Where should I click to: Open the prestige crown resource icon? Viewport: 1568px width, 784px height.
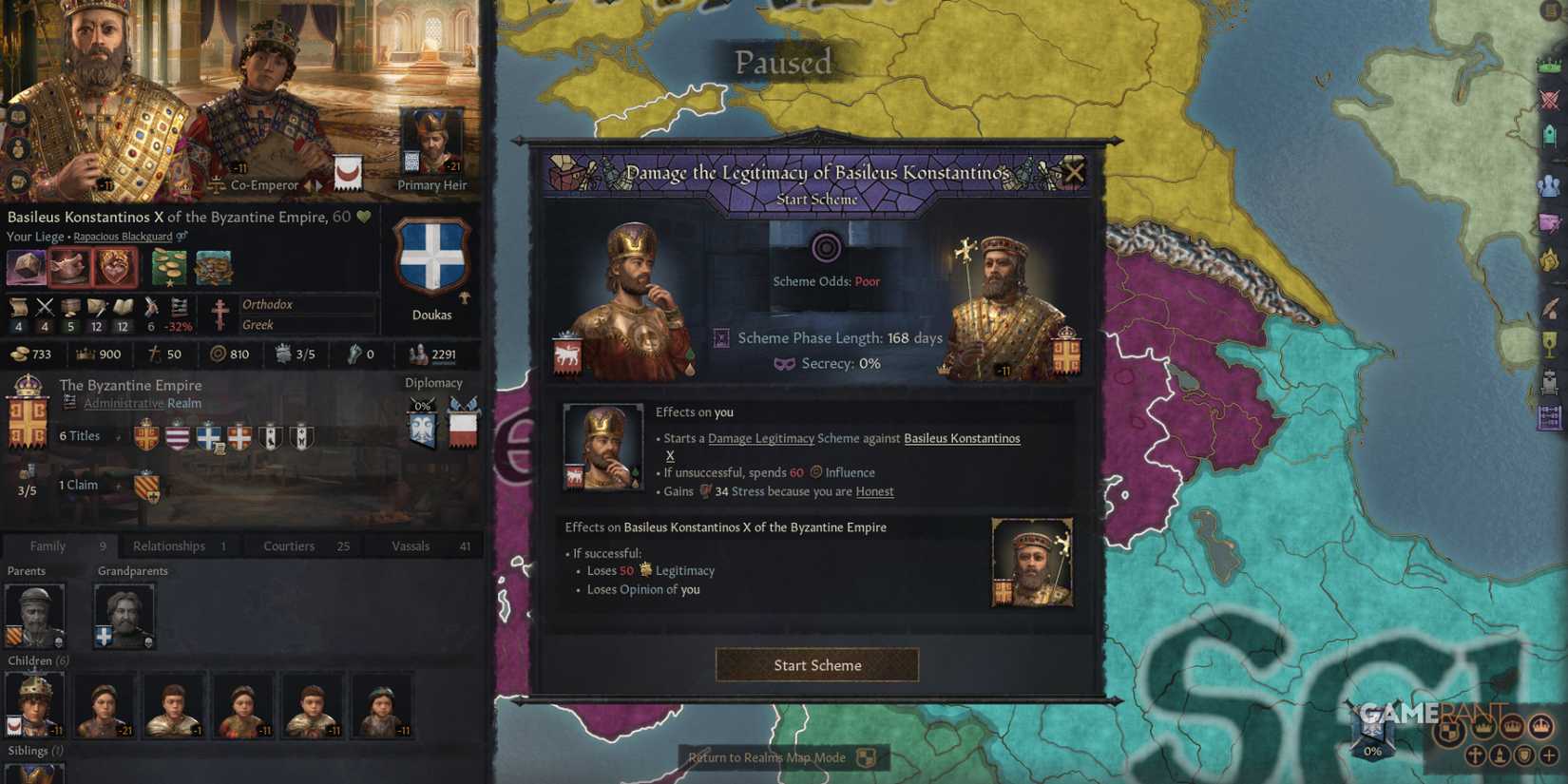pyautogui.click(x=86, y=354)
